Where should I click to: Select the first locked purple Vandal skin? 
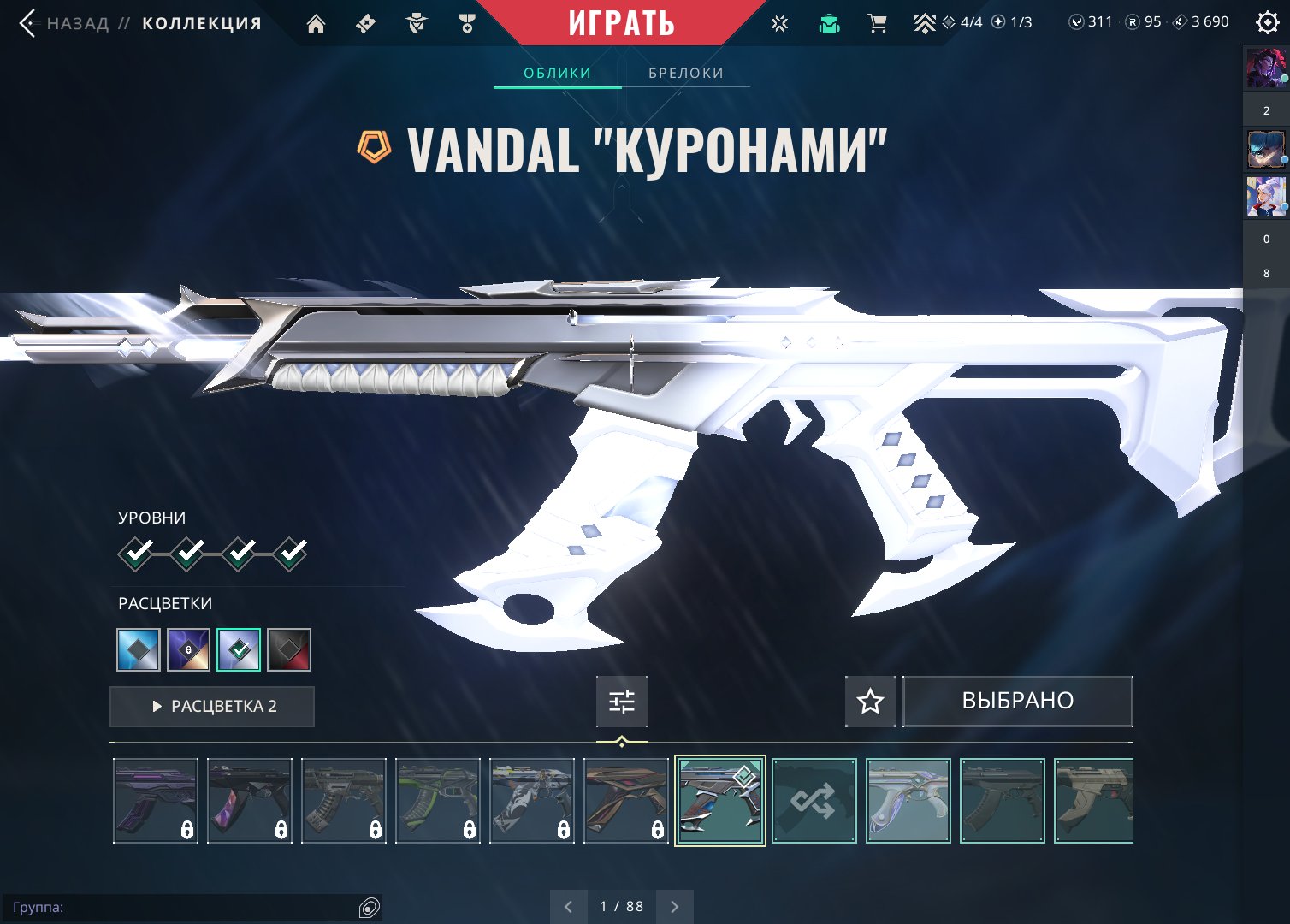[156, 801]
